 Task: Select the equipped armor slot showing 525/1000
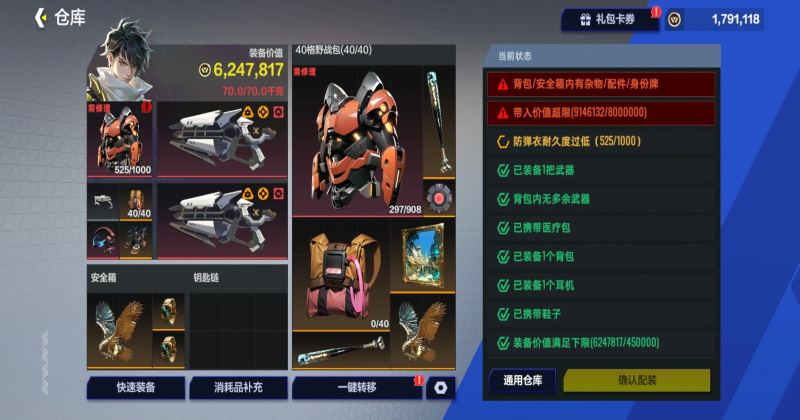pos(119,139)
